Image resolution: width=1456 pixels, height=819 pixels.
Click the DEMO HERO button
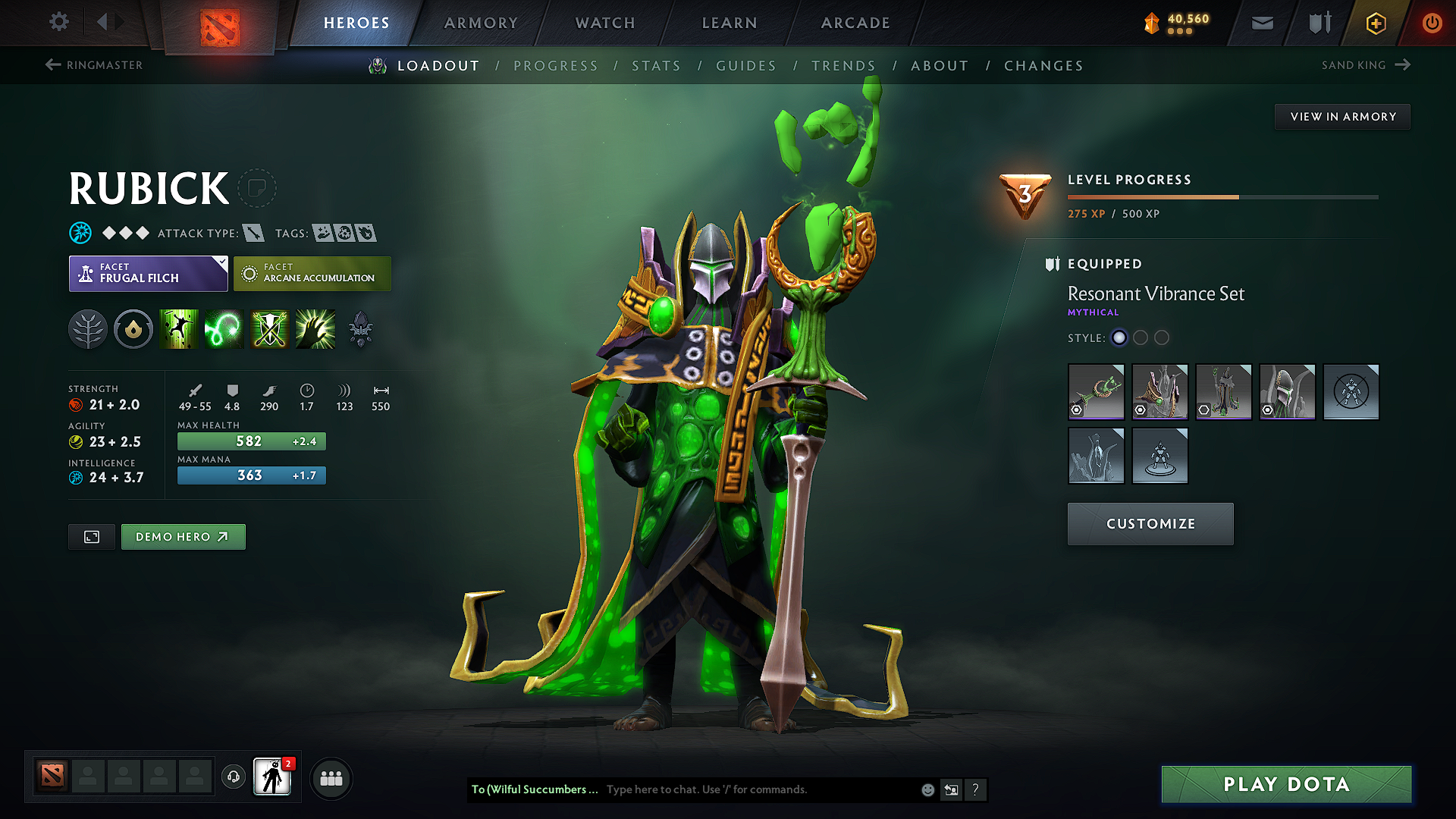coord(183,536)
